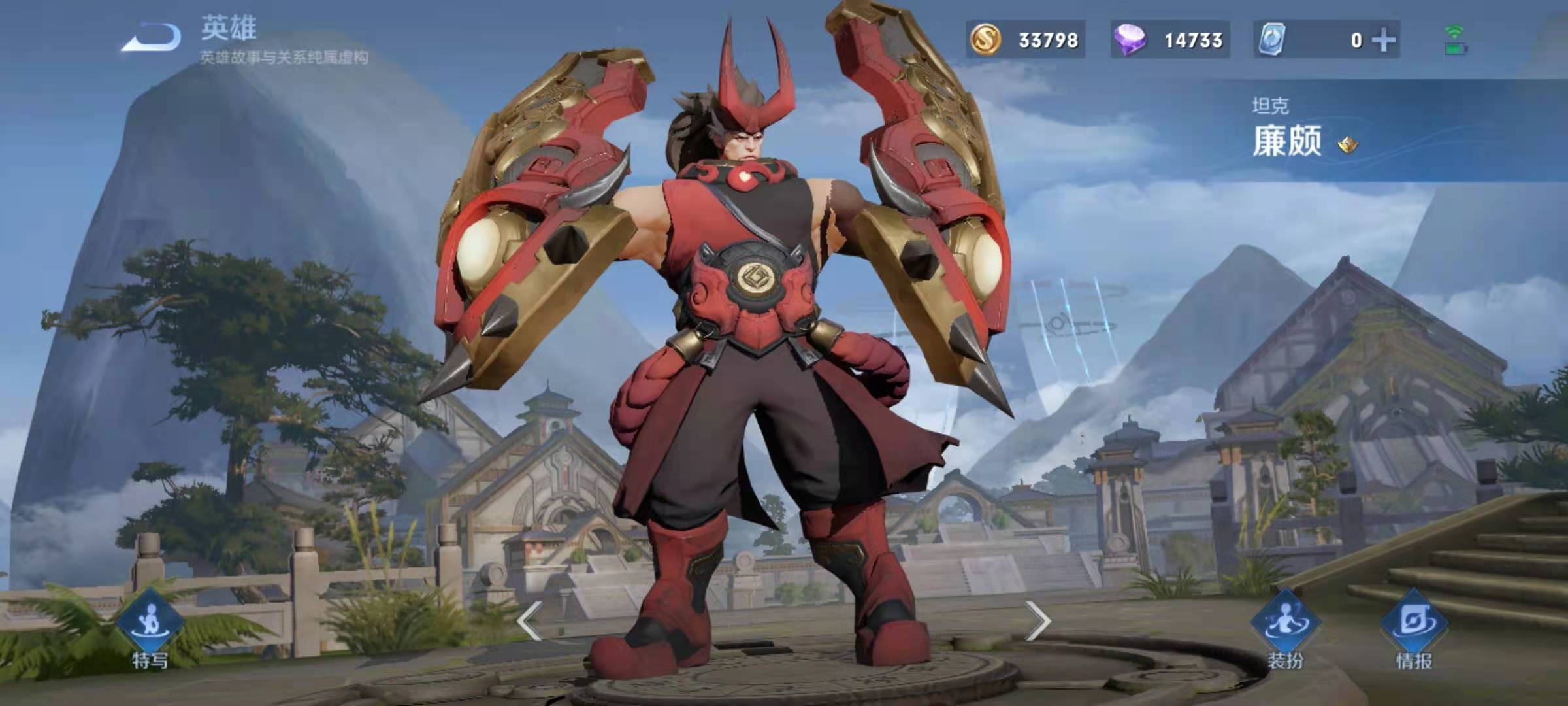Add more tickets with the plus button

point(1384,41)
